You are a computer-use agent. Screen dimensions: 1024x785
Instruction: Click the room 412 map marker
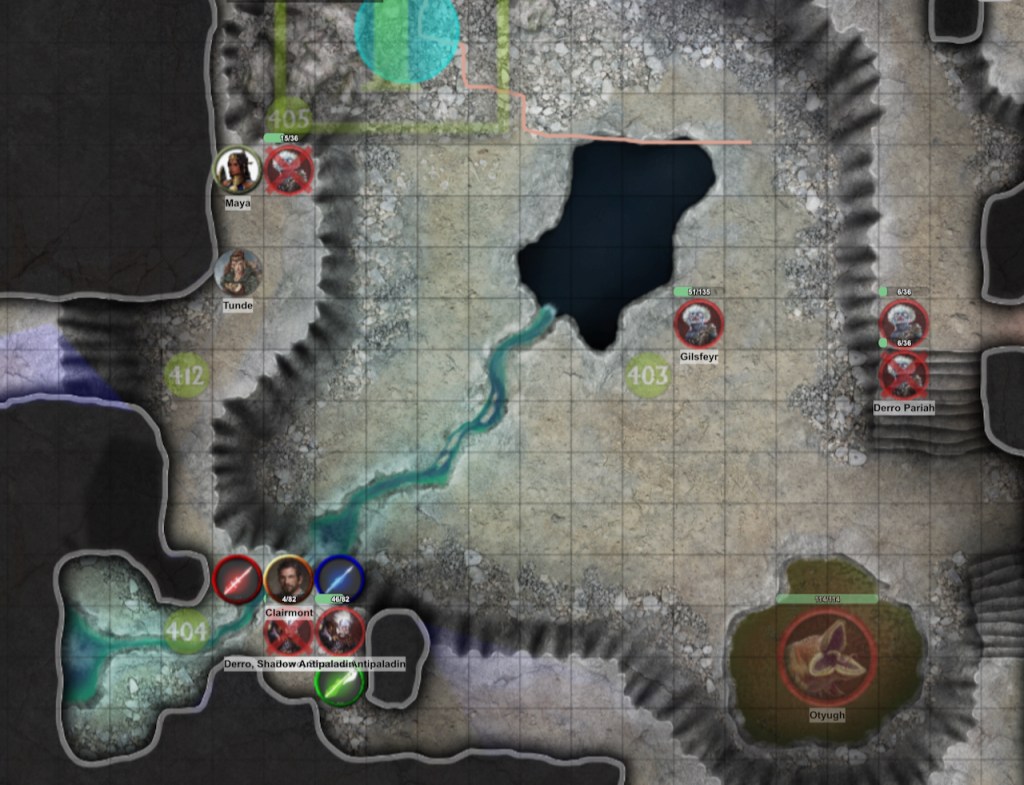pos(187,376)
